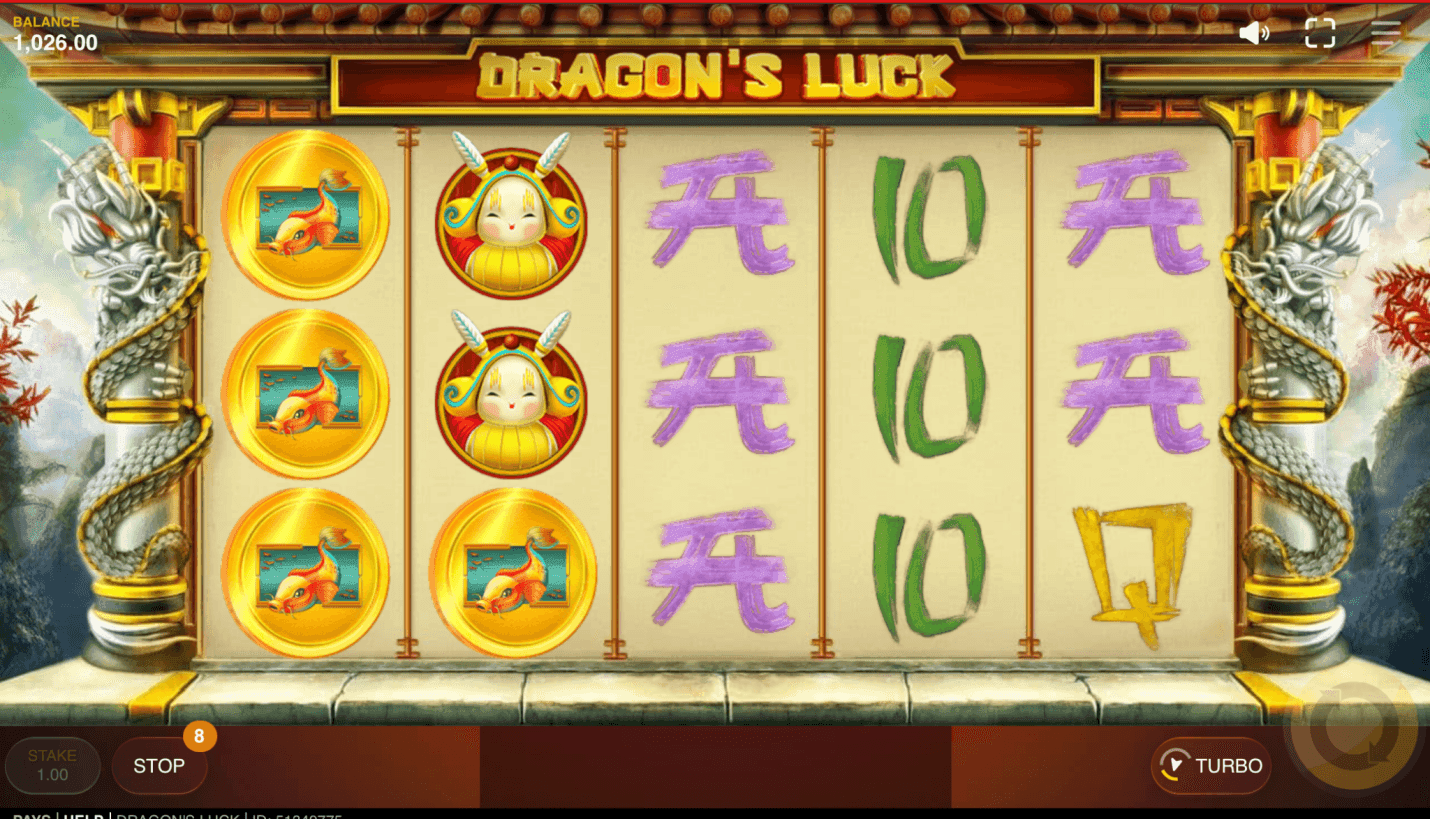
Task: Click the lightning icon inside the Turbo button
Action: [1176, 766]
